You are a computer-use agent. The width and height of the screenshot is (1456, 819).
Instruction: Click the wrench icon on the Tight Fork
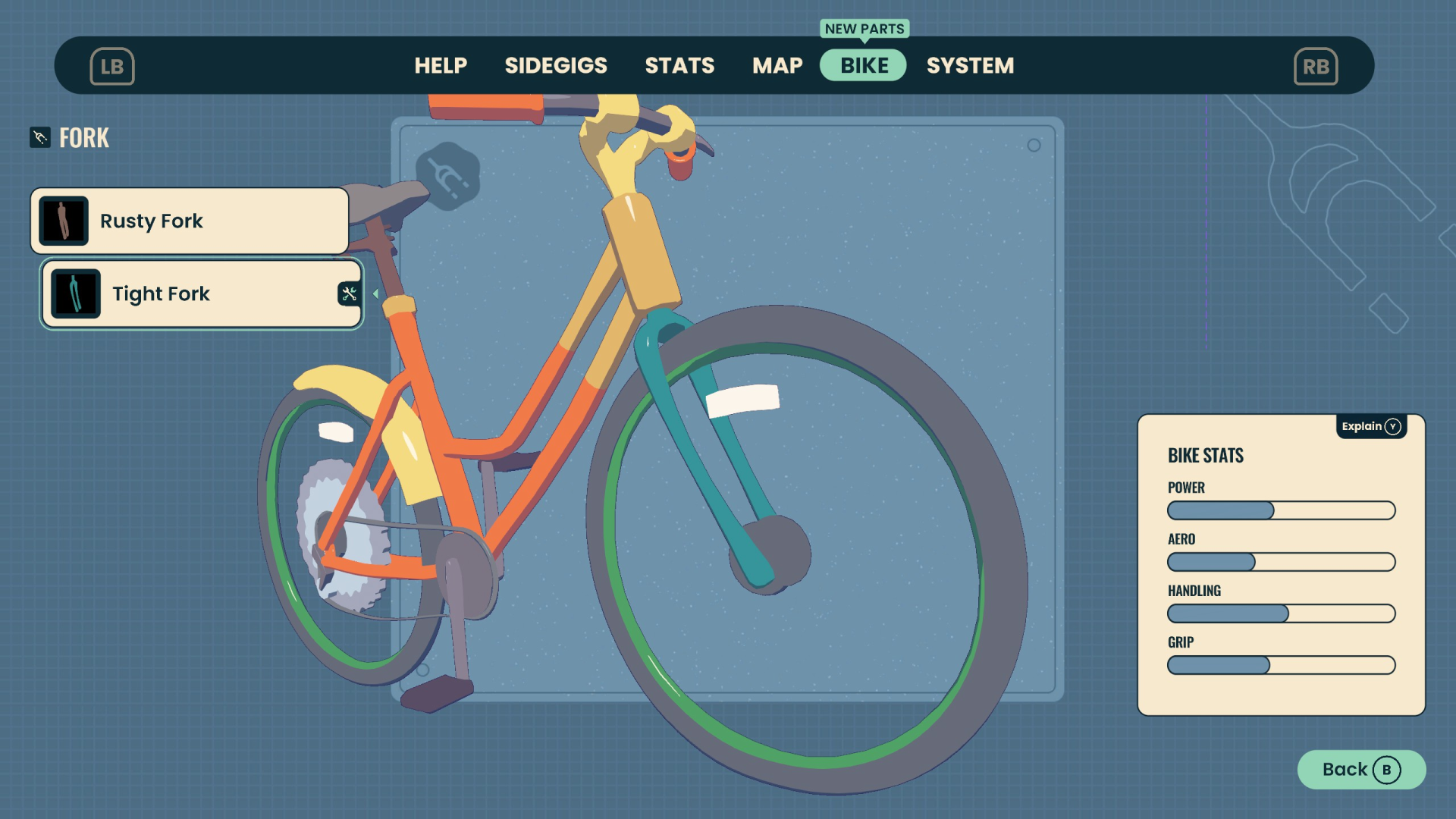pyautogui.click(x=348, y=293)
